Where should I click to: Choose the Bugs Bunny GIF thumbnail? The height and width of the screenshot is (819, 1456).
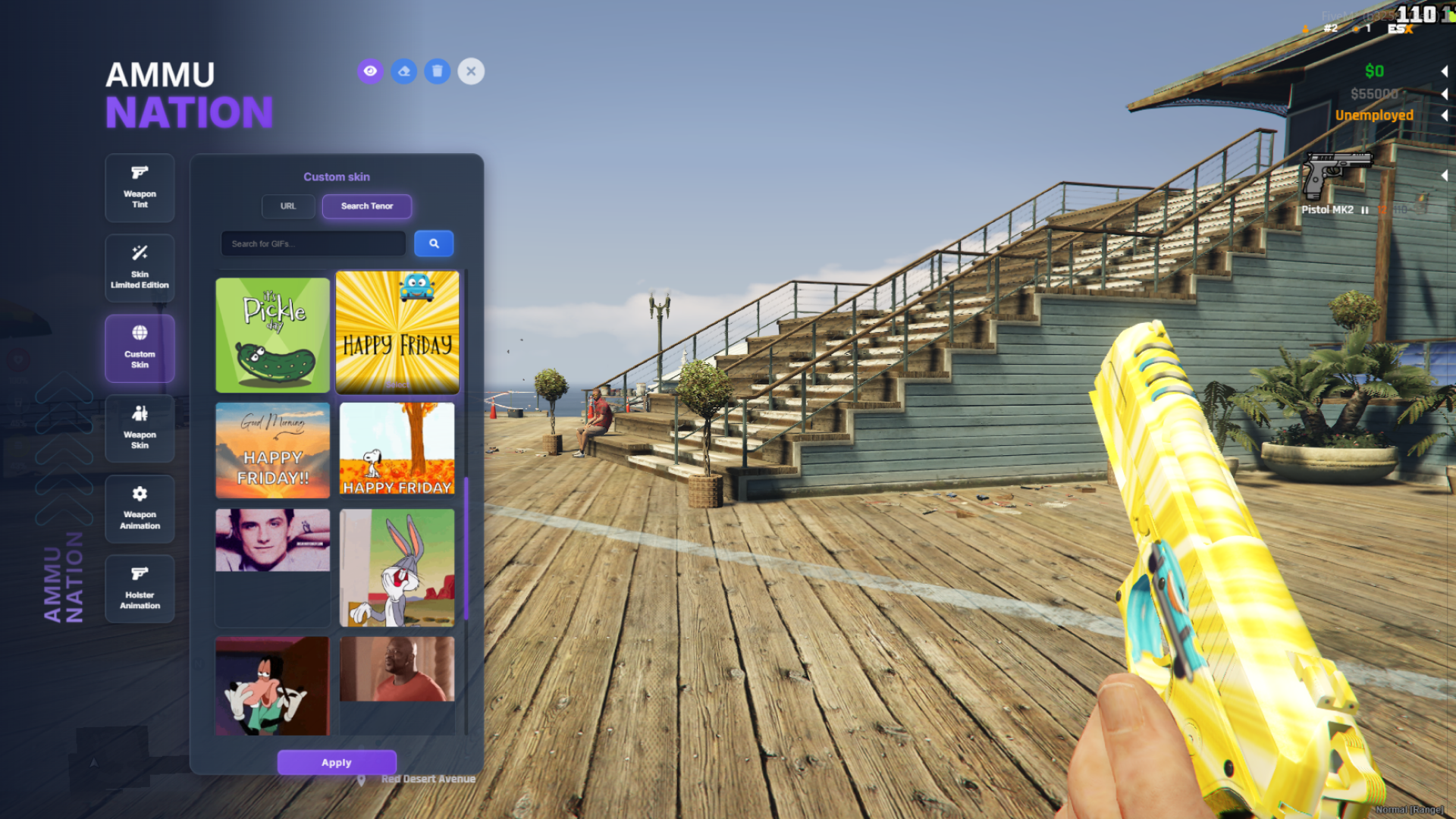click(397, 567)
